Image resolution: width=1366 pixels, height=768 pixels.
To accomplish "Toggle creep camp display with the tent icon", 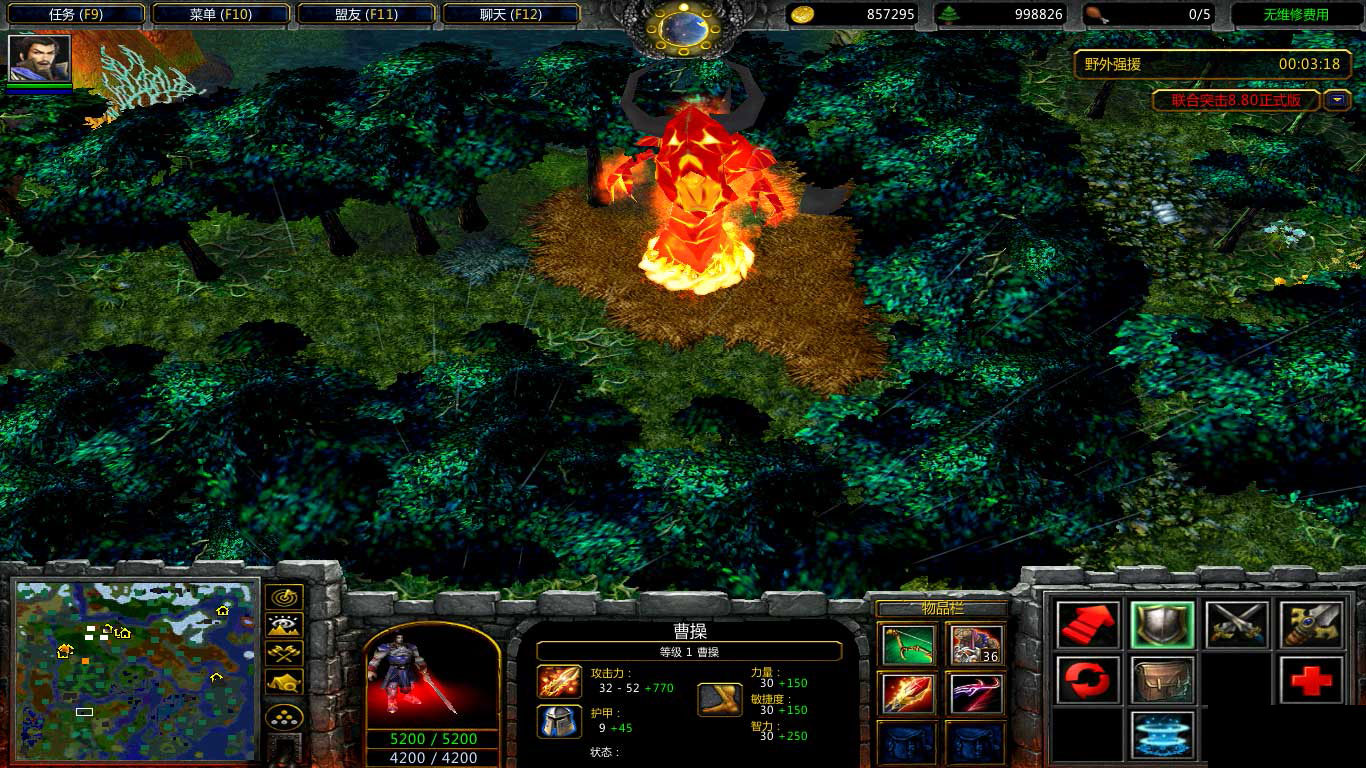I will point(283,682).
